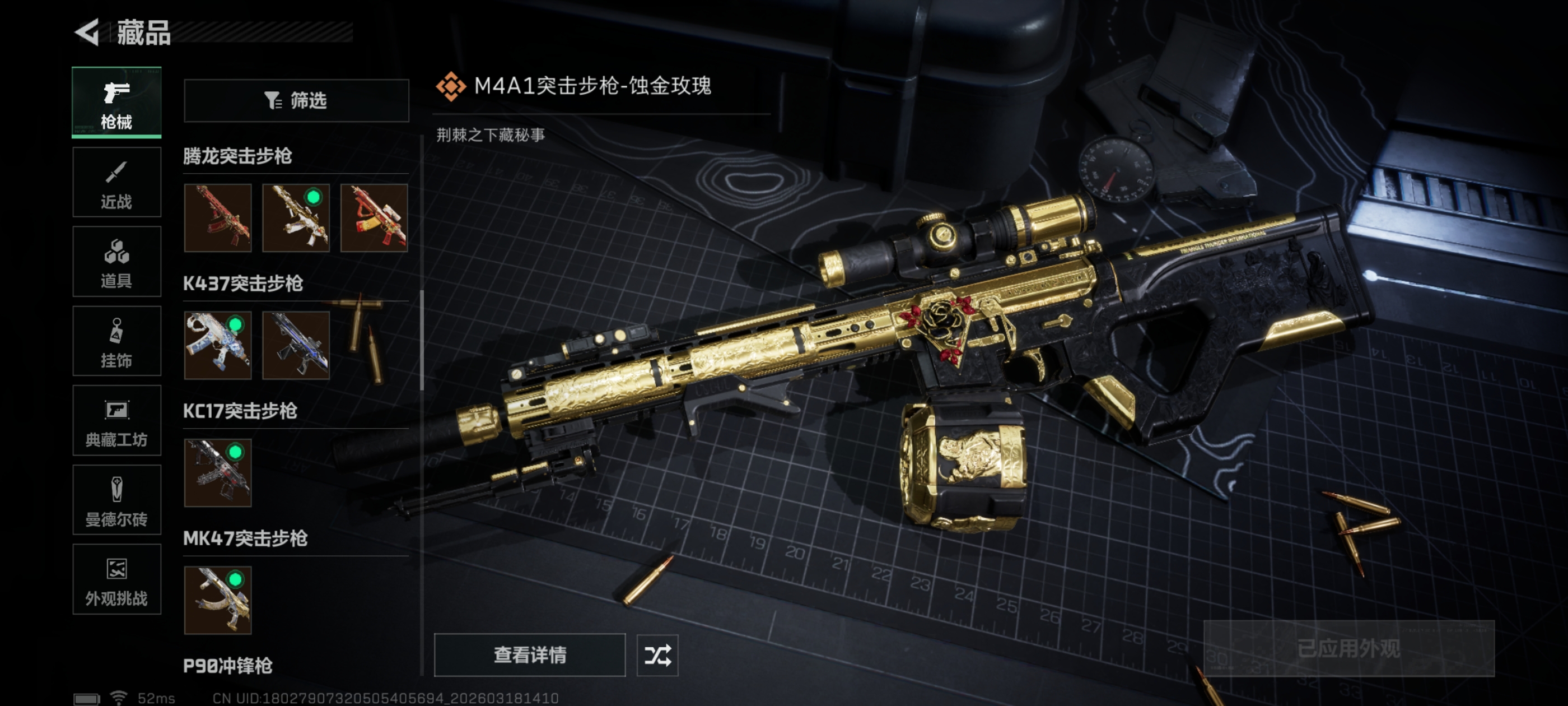Switch to the 曼德尔砖 tab
Screen dimensions: 1568x706
click(116, 500)
